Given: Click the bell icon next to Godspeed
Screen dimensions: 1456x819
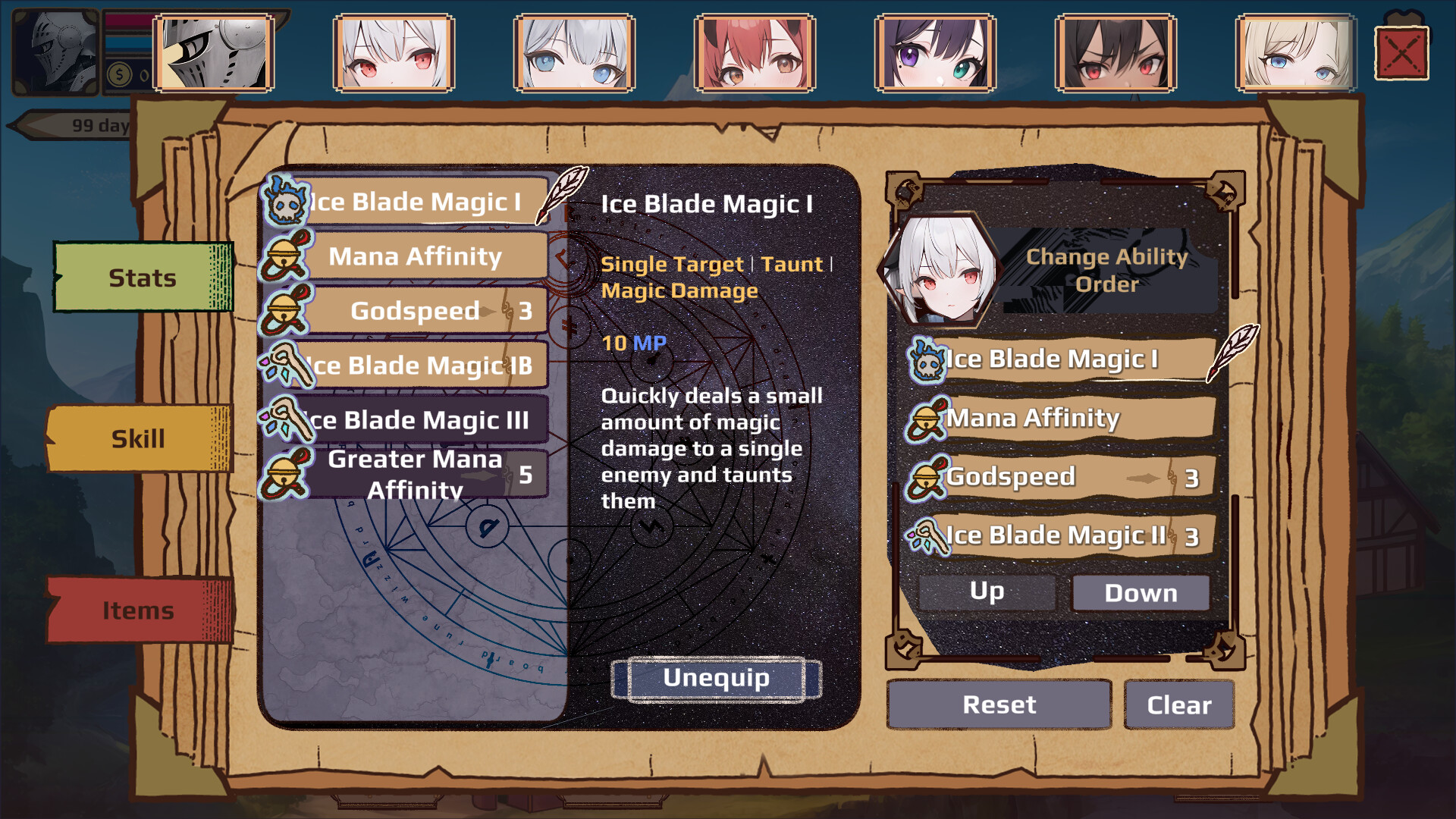Looking at the screenshot, I should point(284,311).
